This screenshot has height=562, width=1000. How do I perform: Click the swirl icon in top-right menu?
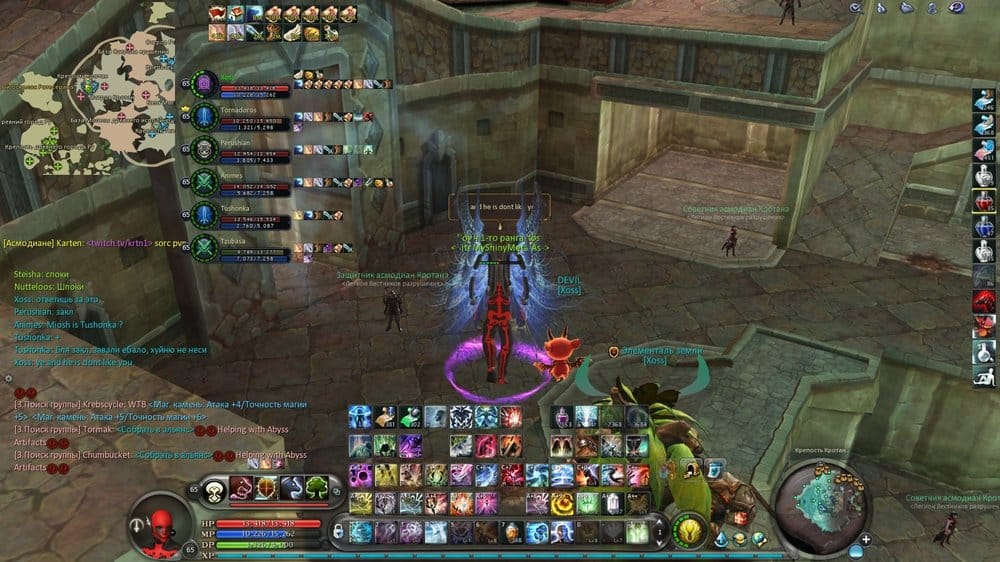[x=957, y=8]
